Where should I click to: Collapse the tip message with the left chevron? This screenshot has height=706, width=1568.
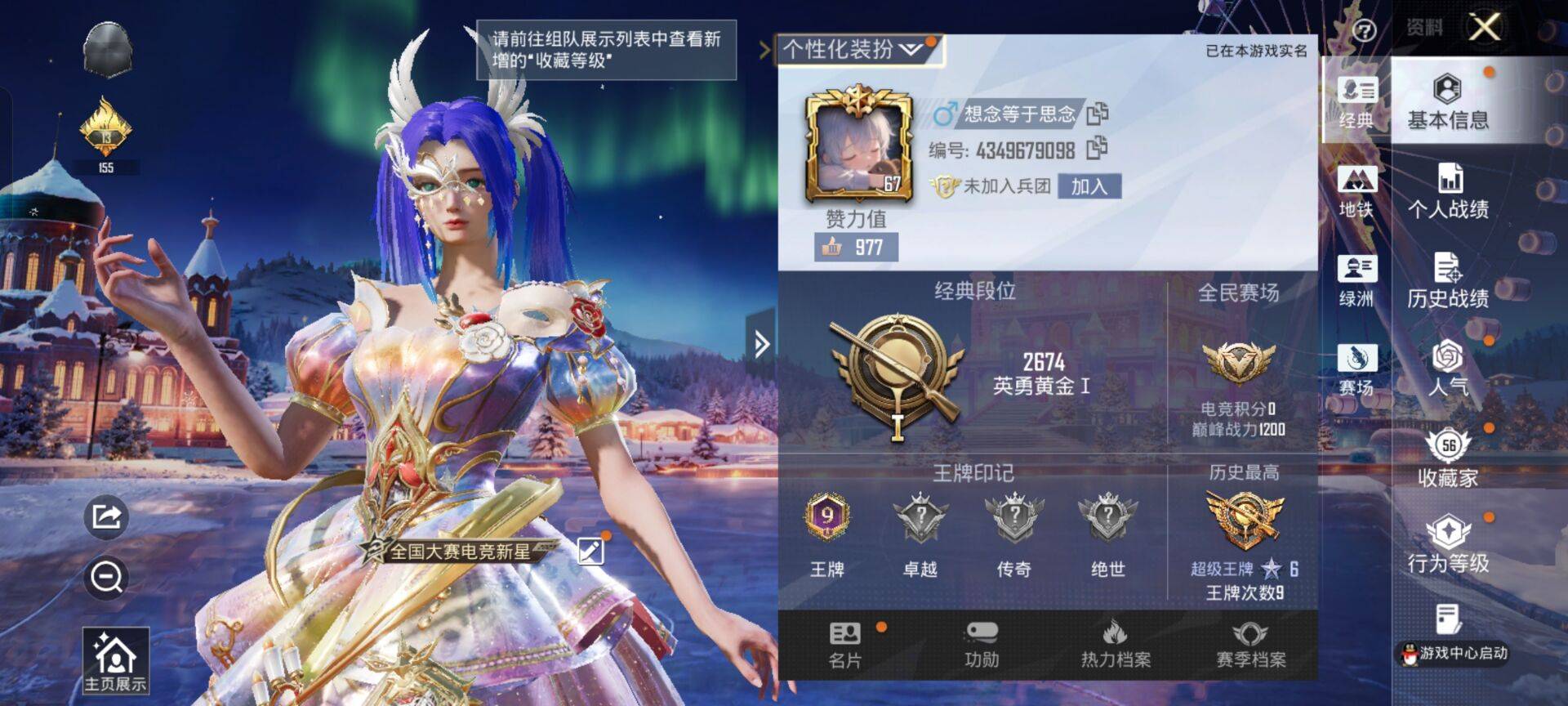pos(764,49)
